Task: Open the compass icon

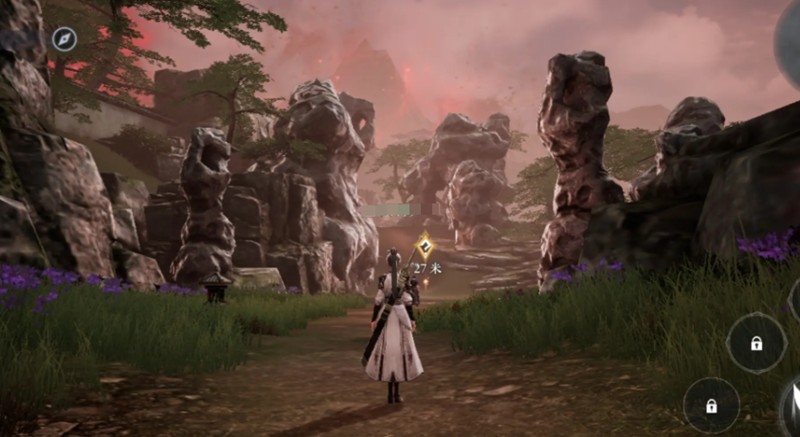Action: (x=64, y=39)
